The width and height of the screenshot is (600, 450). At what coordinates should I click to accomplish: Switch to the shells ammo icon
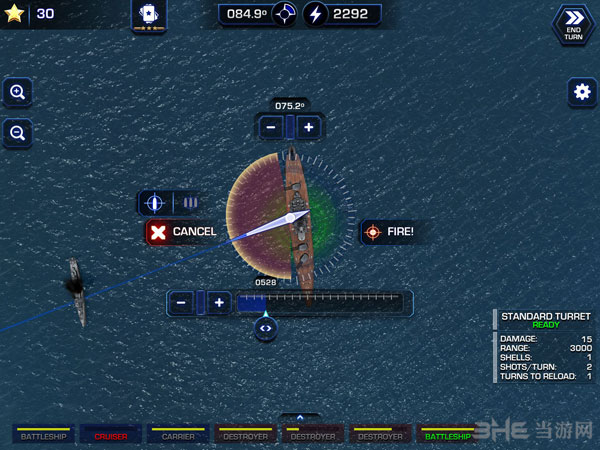click(190, 203)
